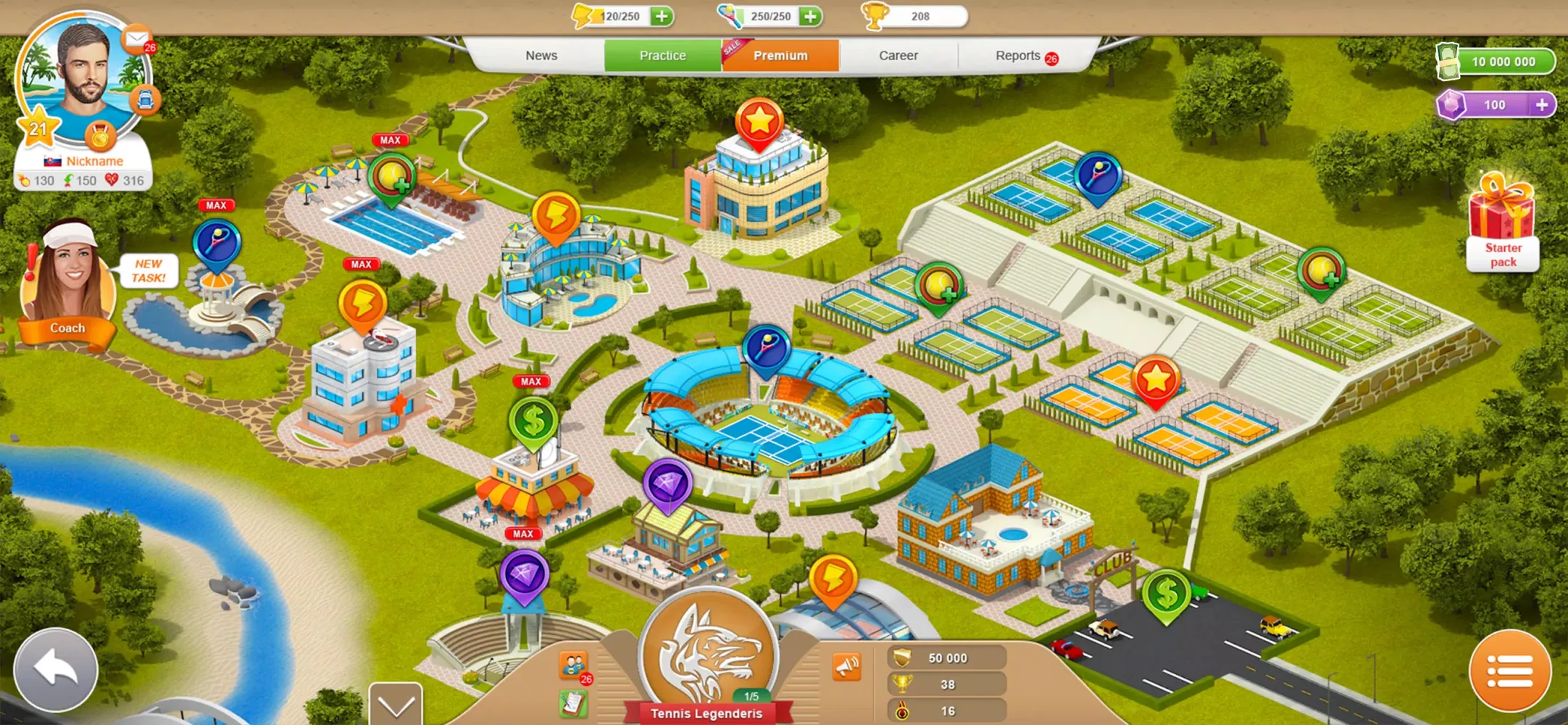Switch to the Practice tab
The height and width of the screenshot is (725, 1568).
(662, 56)
